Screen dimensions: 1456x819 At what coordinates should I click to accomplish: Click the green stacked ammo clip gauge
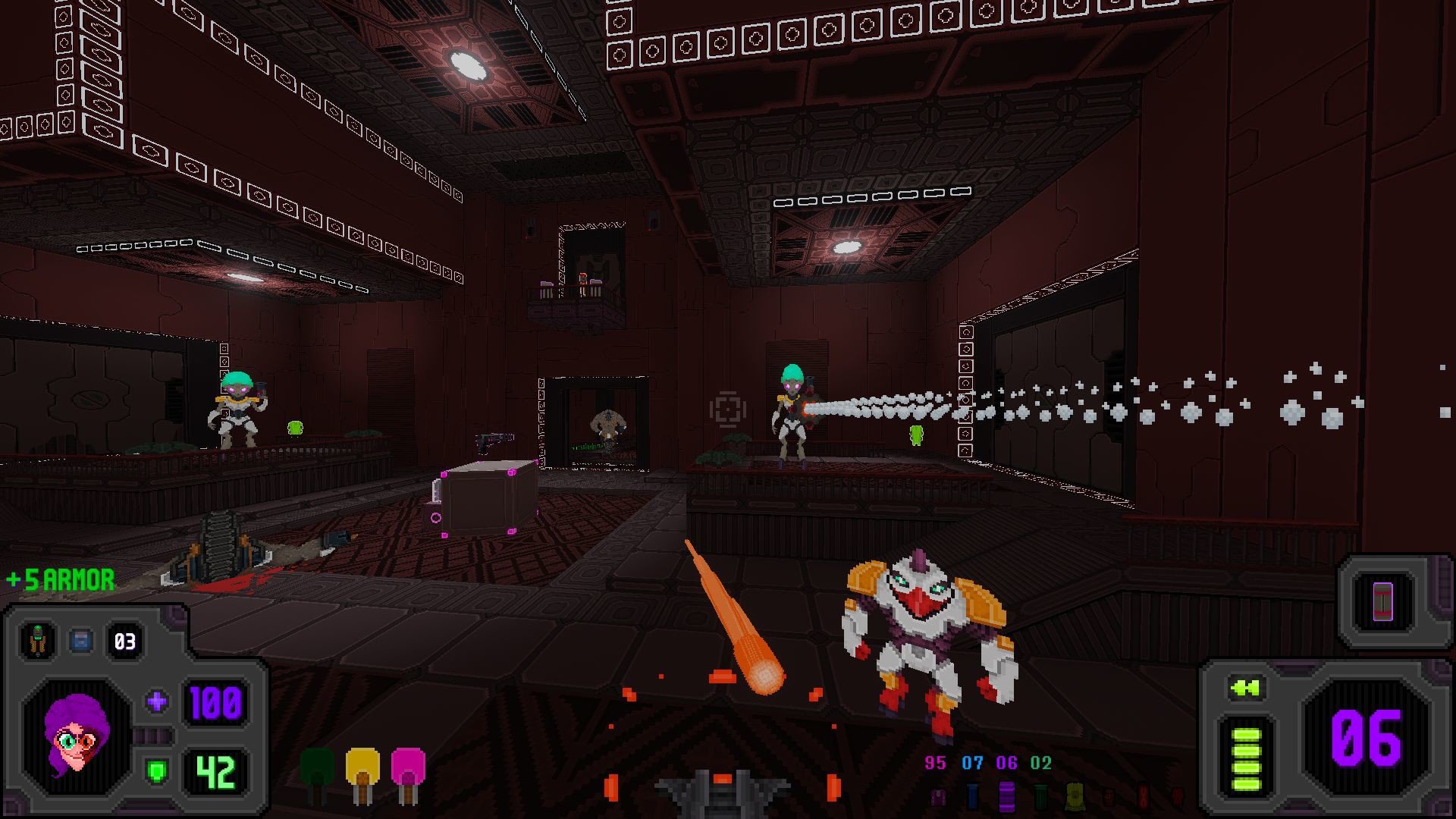[x=1246, y=760]
